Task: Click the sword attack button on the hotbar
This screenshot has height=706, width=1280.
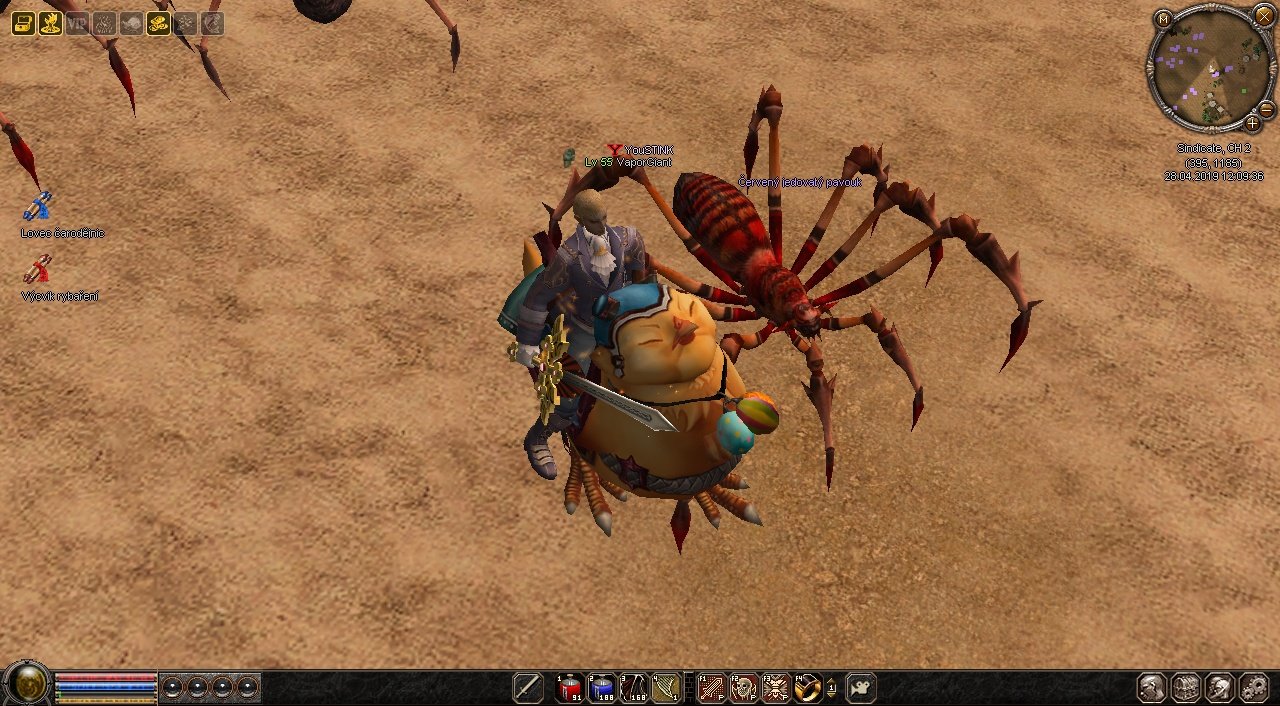Action: coord(528,688)
